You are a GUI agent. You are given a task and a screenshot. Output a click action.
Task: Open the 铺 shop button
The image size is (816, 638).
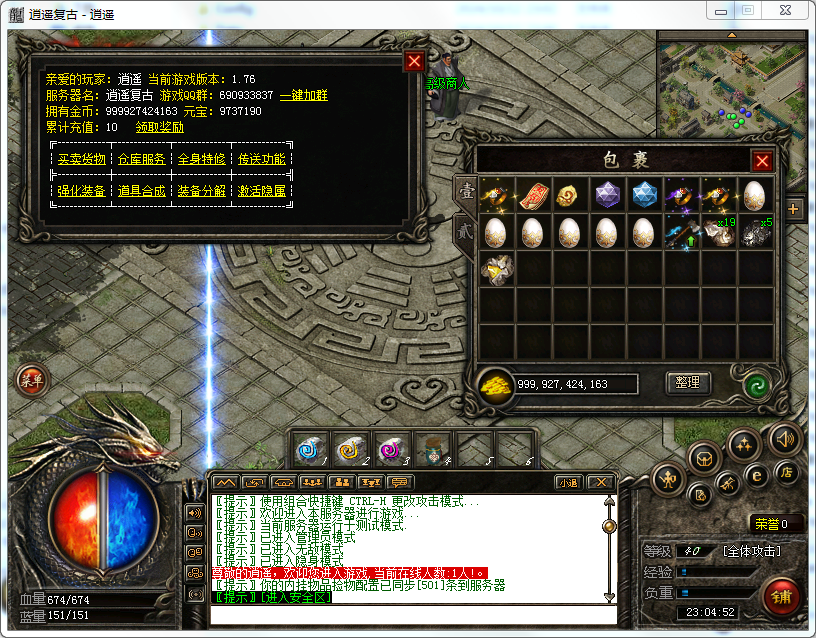[x=781, y=597]
